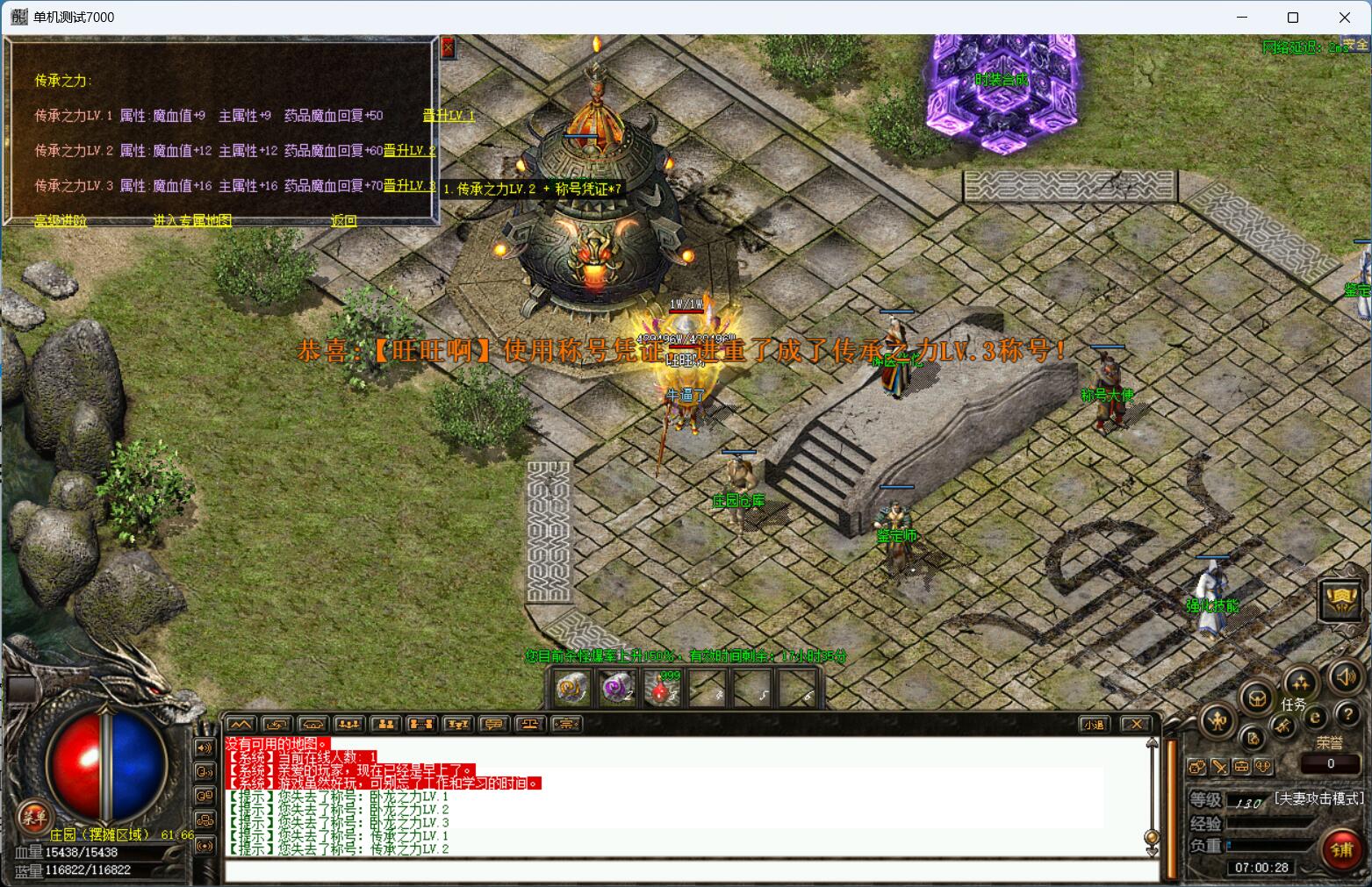Viewport: 1372px width, 887px height.
Task: Choose the 晋升LV.2 promotion link
Action: pos(409,151)
